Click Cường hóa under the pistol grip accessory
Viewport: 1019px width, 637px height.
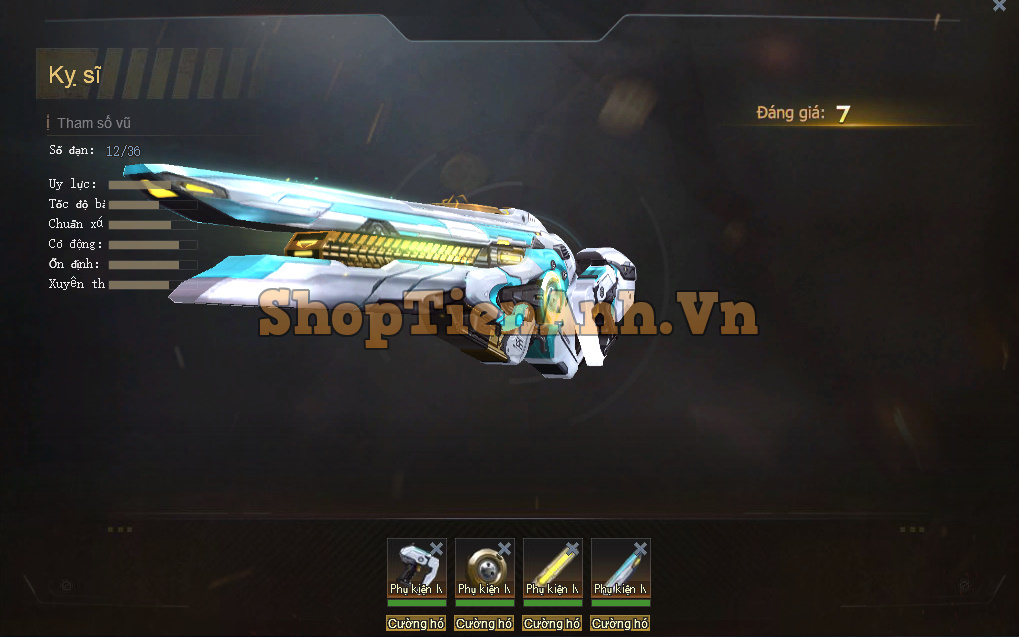[416, 623]
